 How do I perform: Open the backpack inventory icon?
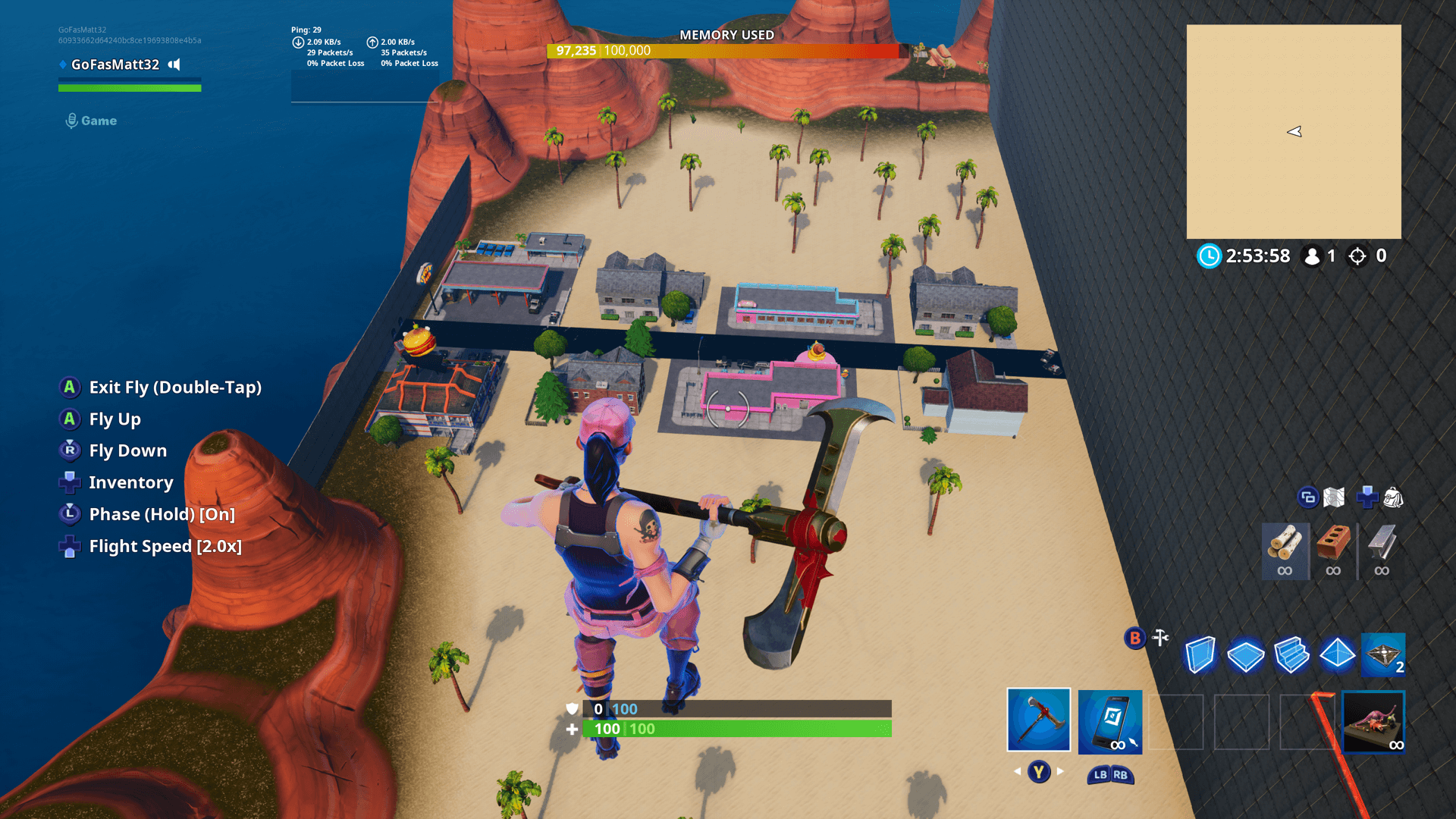[1393, 497]
